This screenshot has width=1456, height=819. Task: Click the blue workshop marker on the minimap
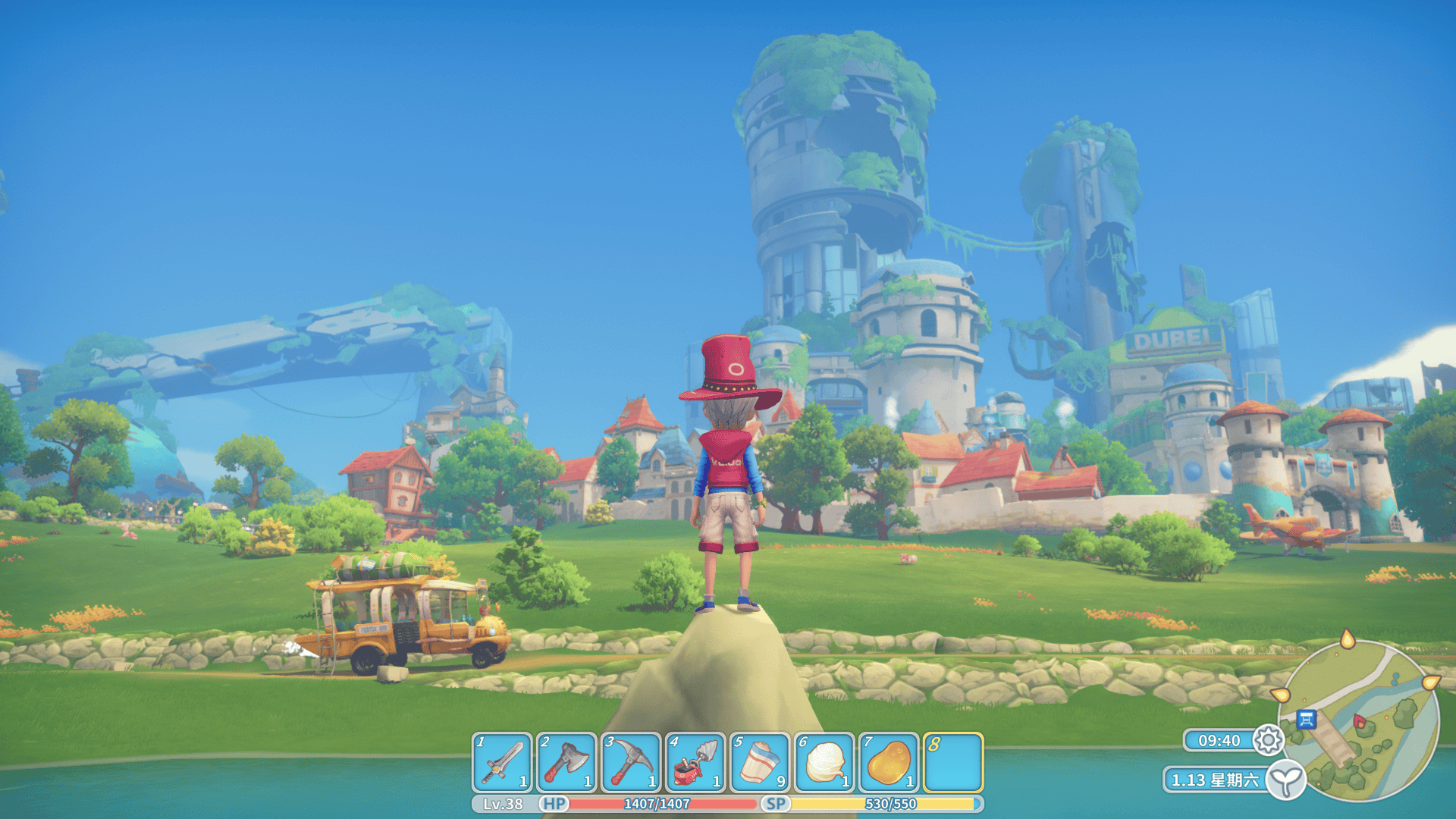click(x=1306, y=719)
